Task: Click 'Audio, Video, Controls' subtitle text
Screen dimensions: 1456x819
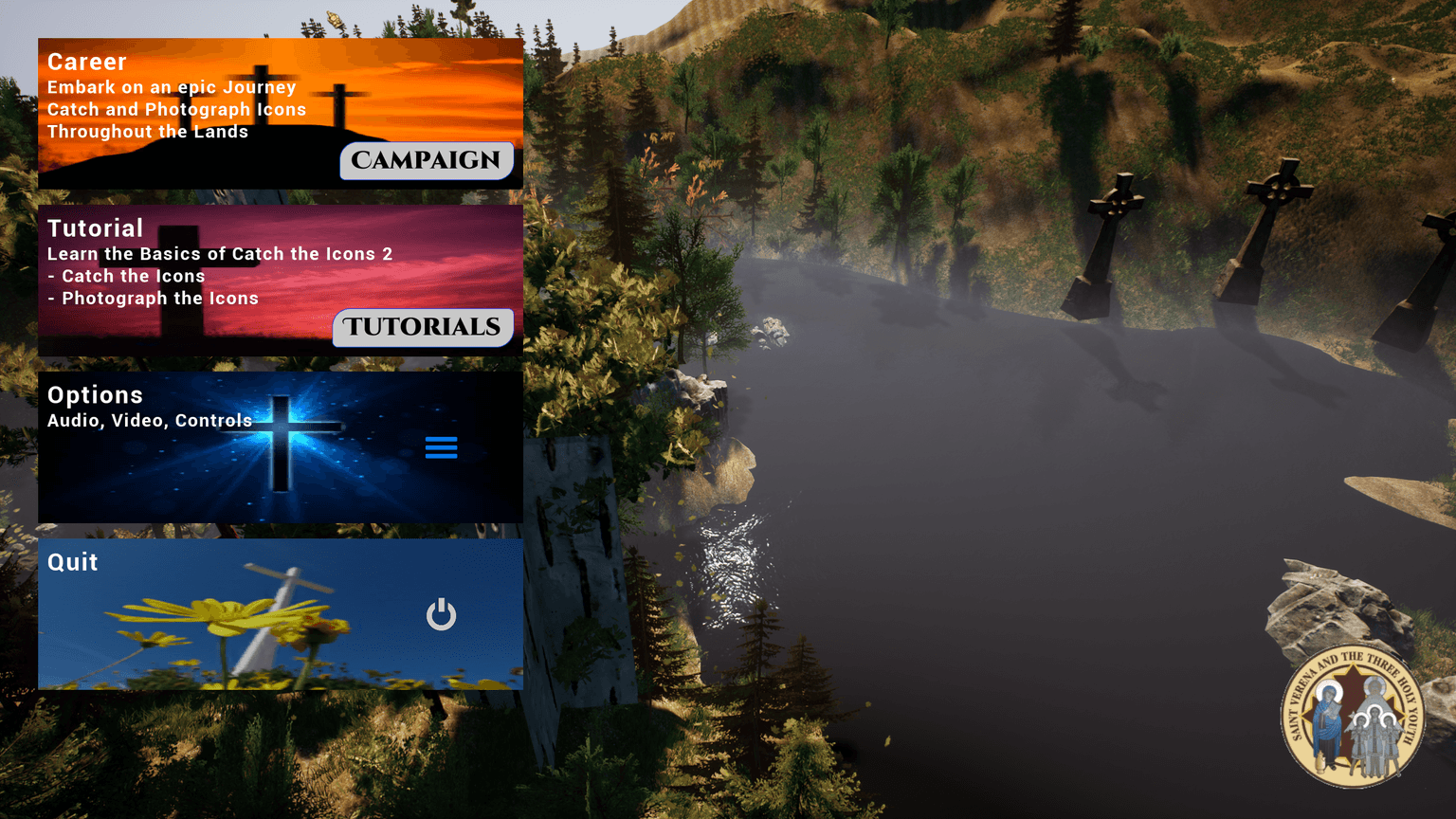Action: click(x=149, y=421)
